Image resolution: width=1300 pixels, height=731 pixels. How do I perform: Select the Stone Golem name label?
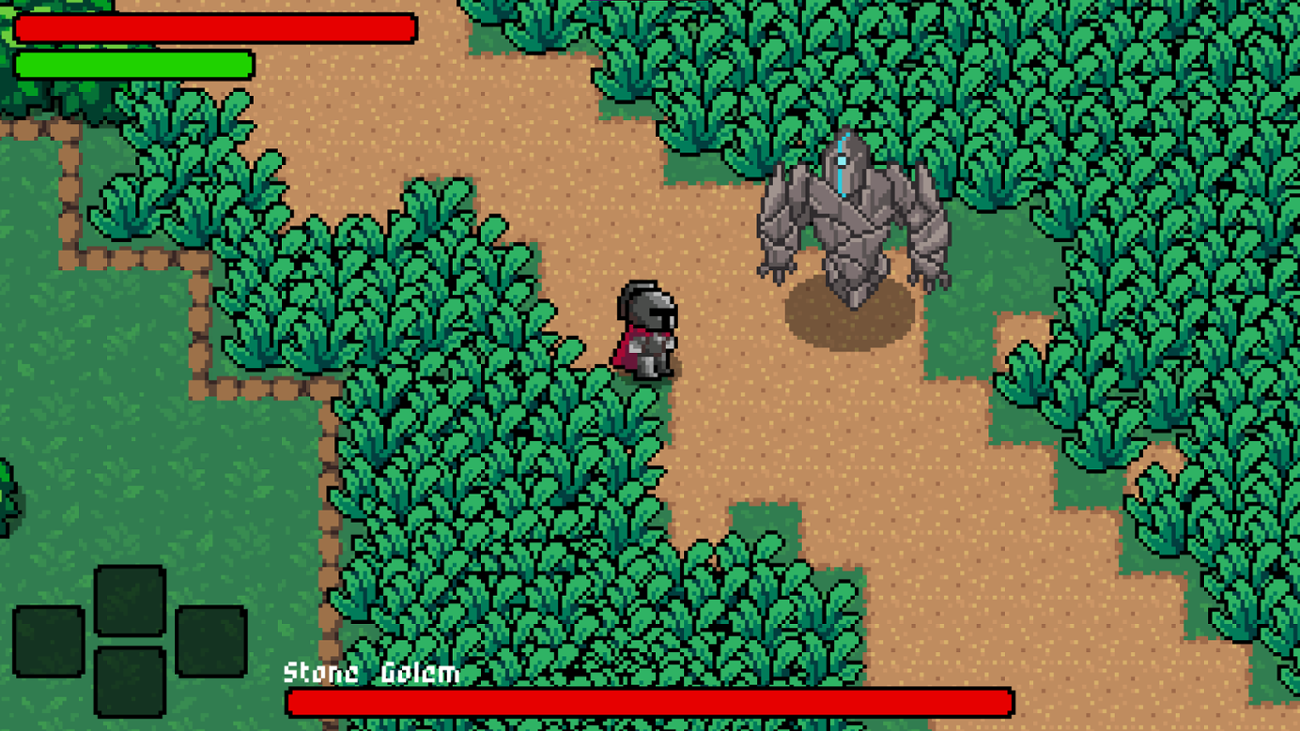(x=370, y=674)
